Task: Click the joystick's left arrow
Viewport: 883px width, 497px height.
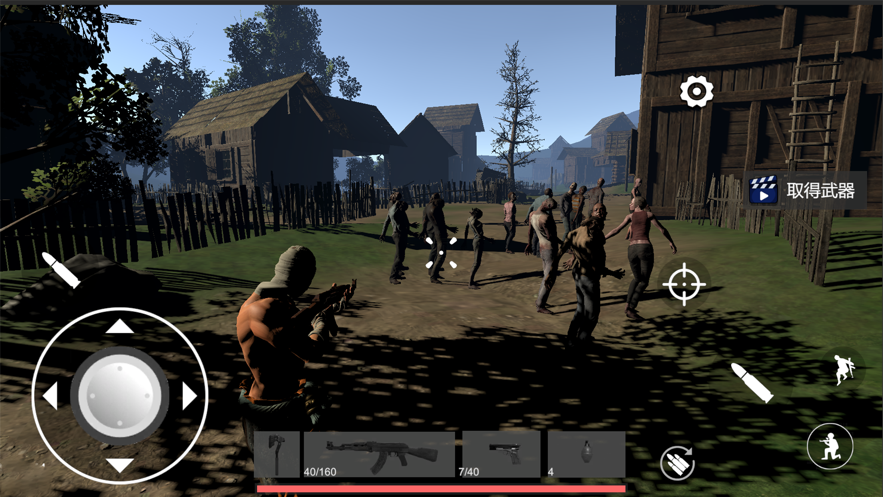Action: (x=50, y=396)
